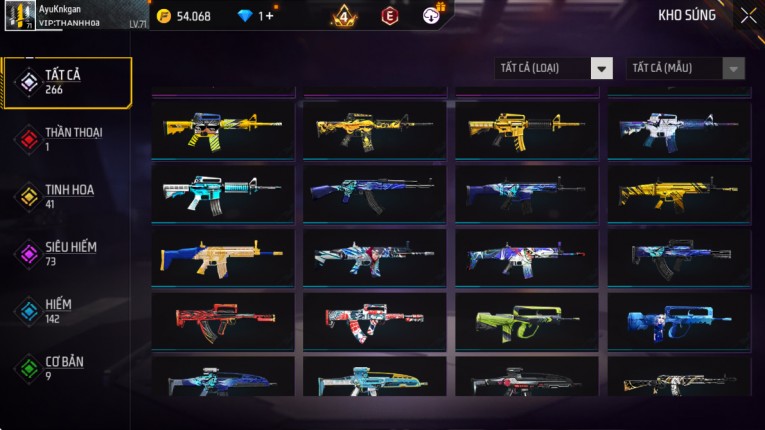This screenshot has width=765, height=430.
Task: Open the gold rank 4 badge
Action: click(343, 16)
